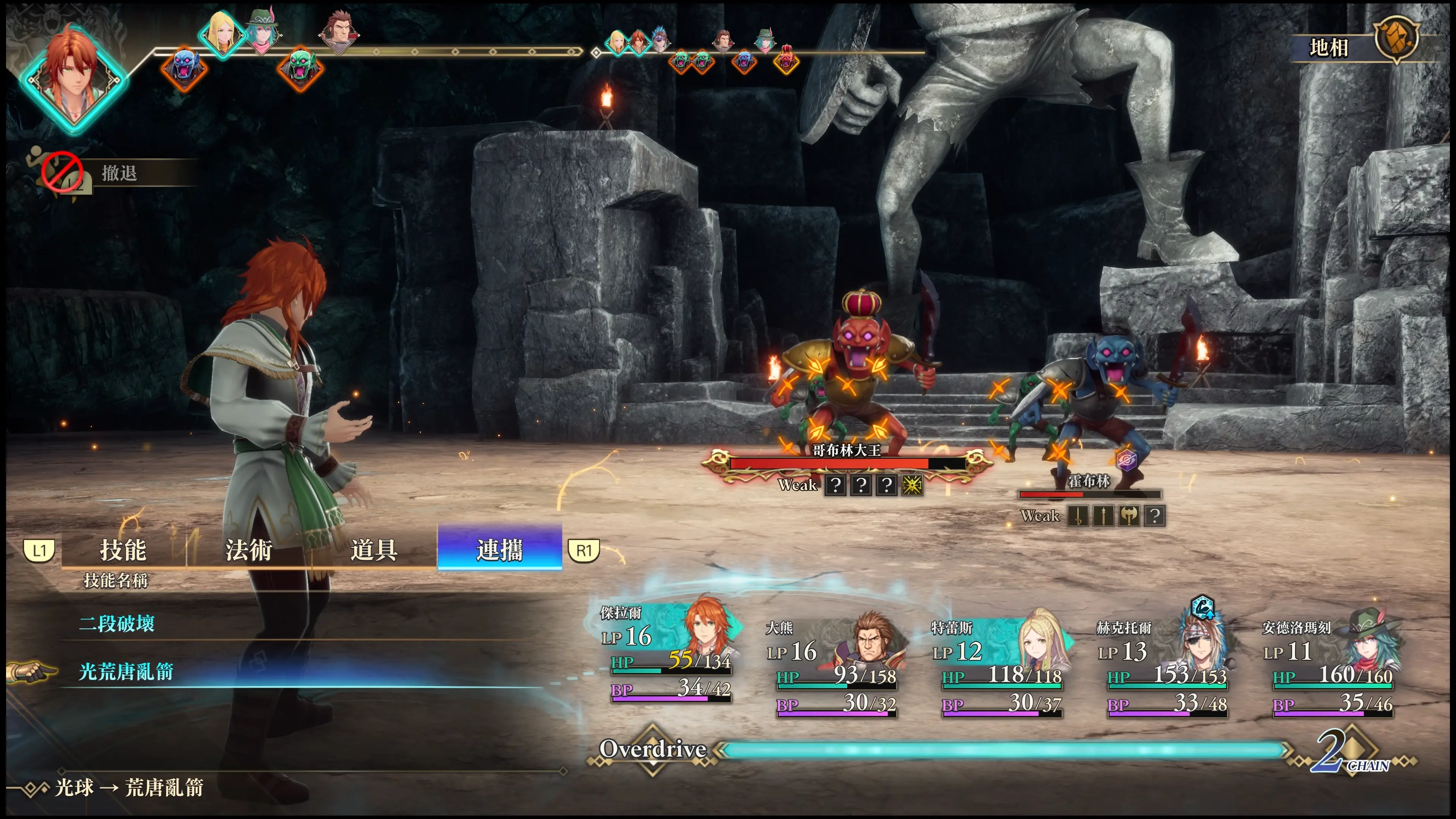Click the 撤退 retreat option
The height and width of the screenshot is (819, 1456).
119,173
